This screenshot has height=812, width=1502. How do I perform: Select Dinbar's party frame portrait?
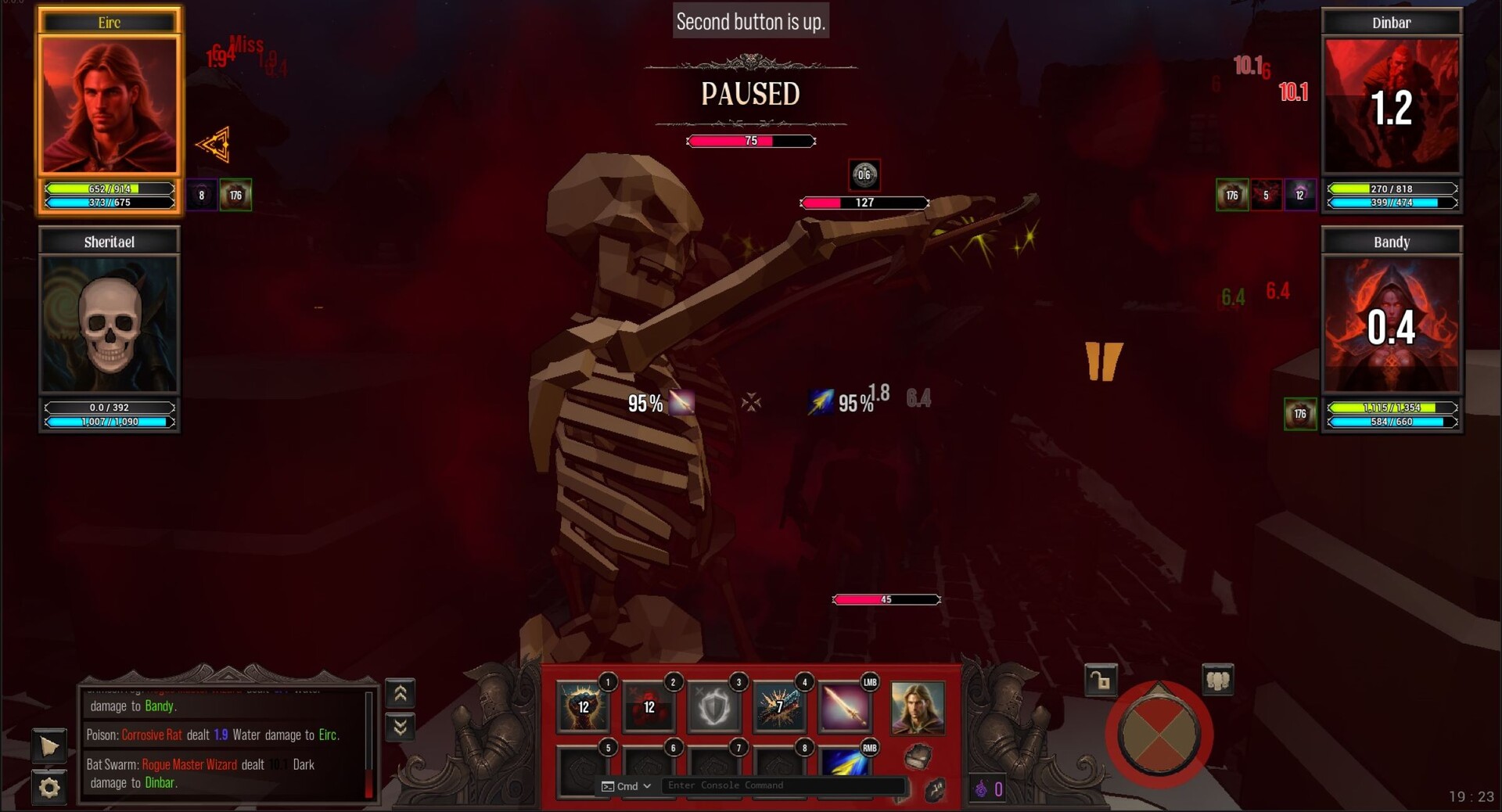(x=1392, y=106)
